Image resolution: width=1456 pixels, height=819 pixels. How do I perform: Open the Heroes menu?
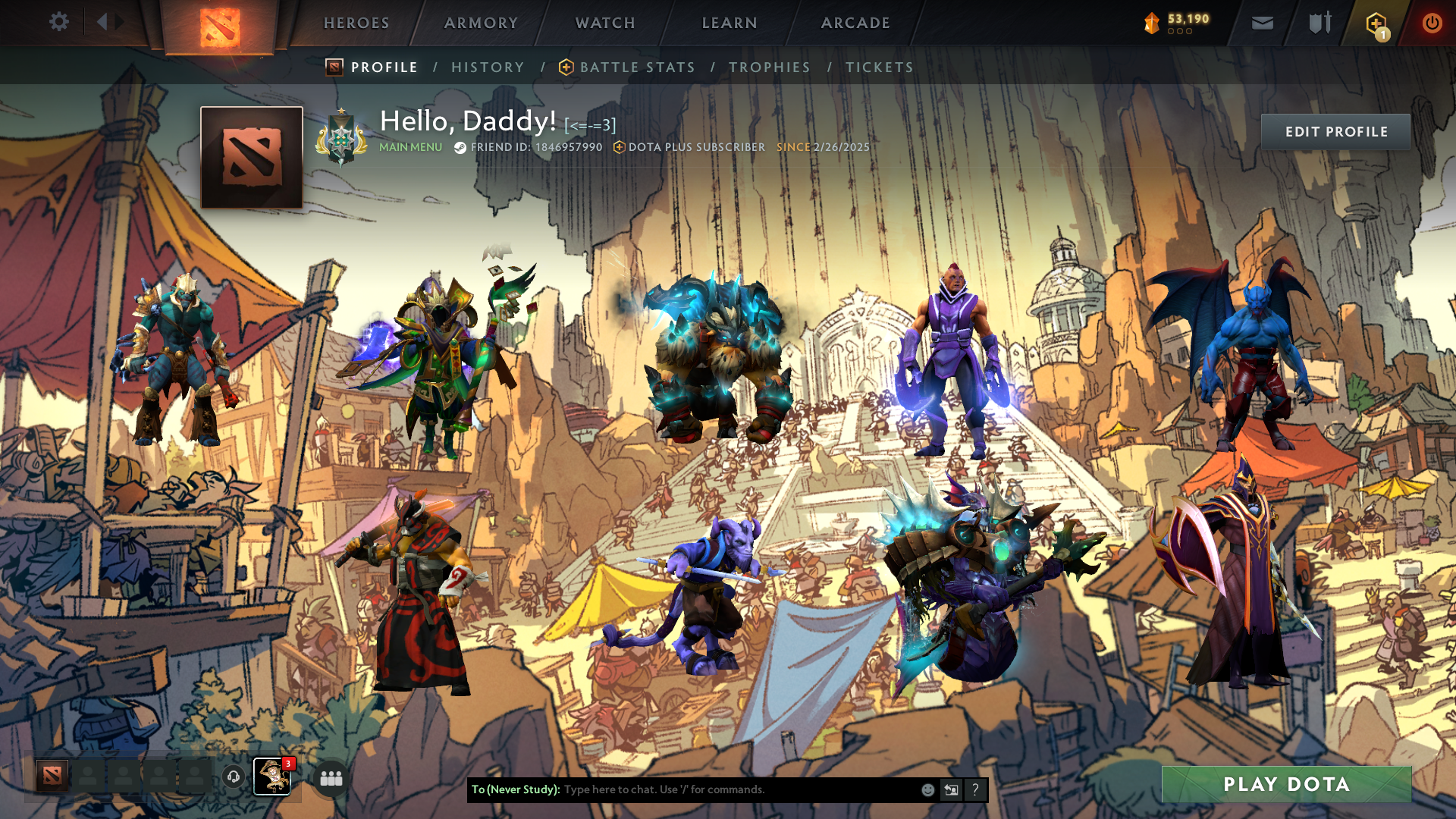356,23
